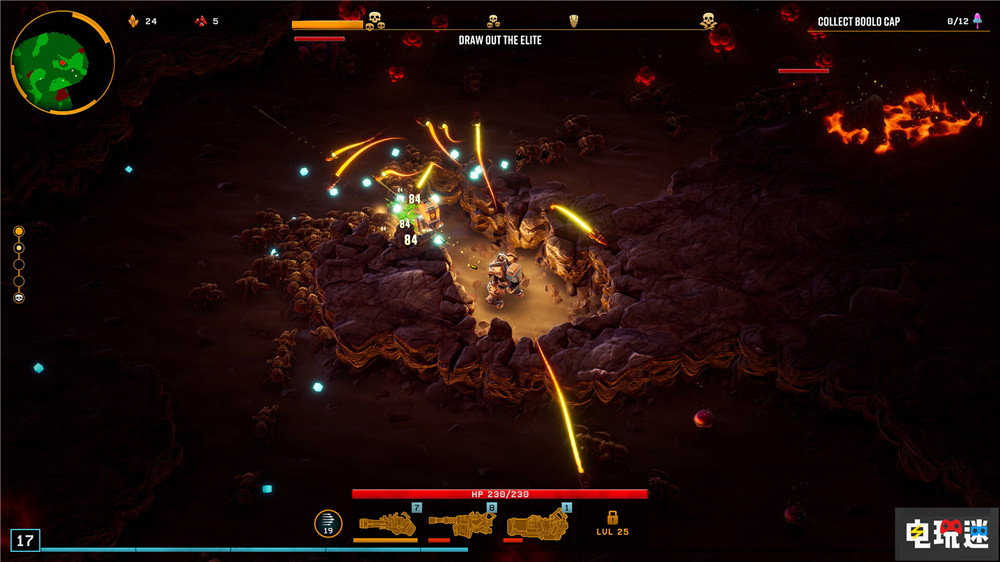Click the locked LVL 25 weapon slot

612,523
